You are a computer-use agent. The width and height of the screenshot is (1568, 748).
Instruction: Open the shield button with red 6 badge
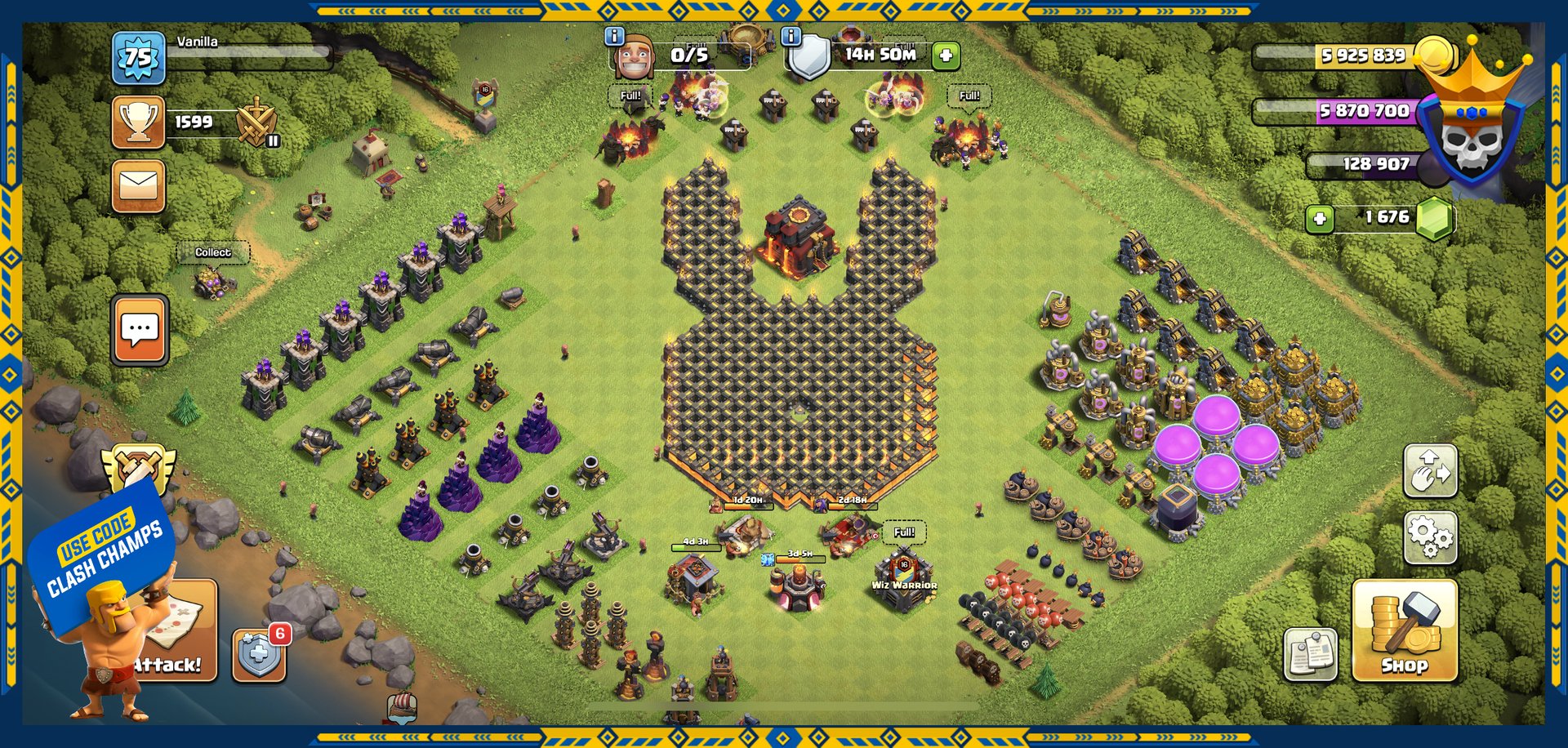260,653
